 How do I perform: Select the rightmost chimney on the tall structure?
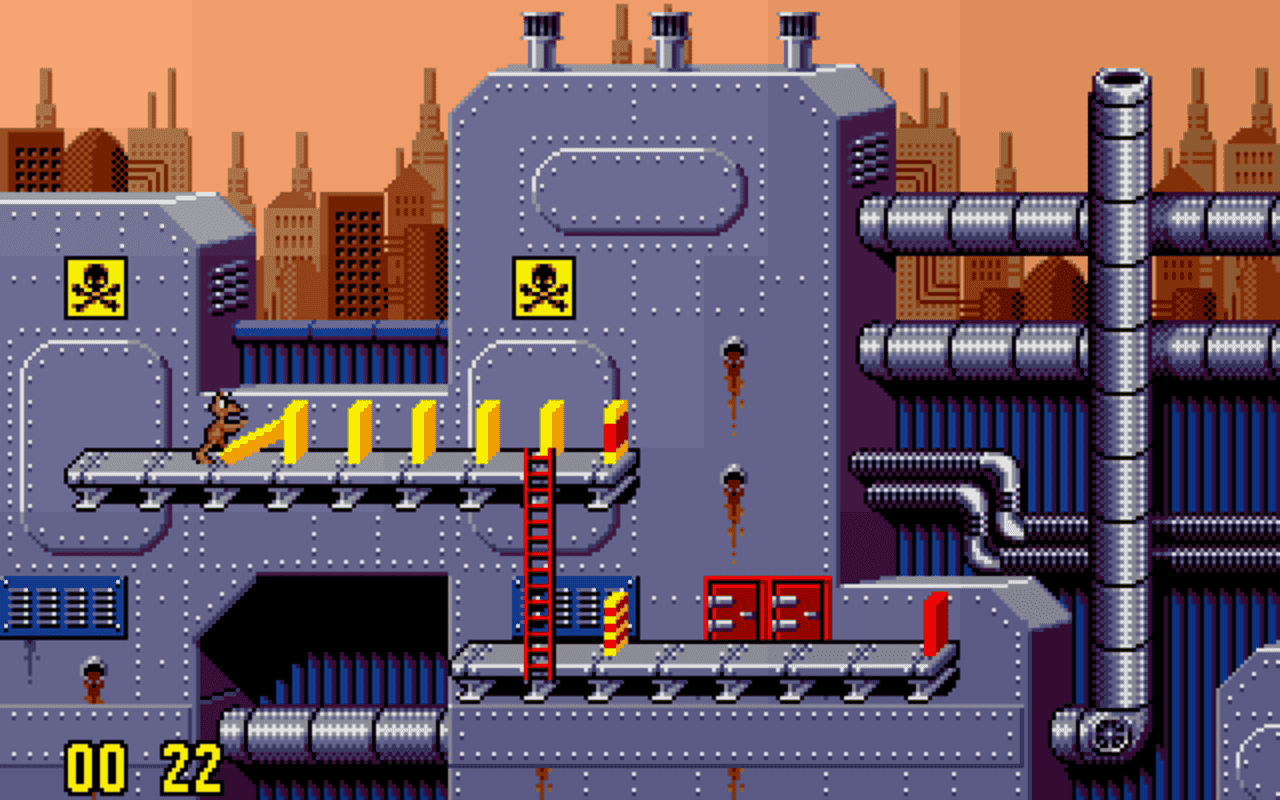pos(795,25)
